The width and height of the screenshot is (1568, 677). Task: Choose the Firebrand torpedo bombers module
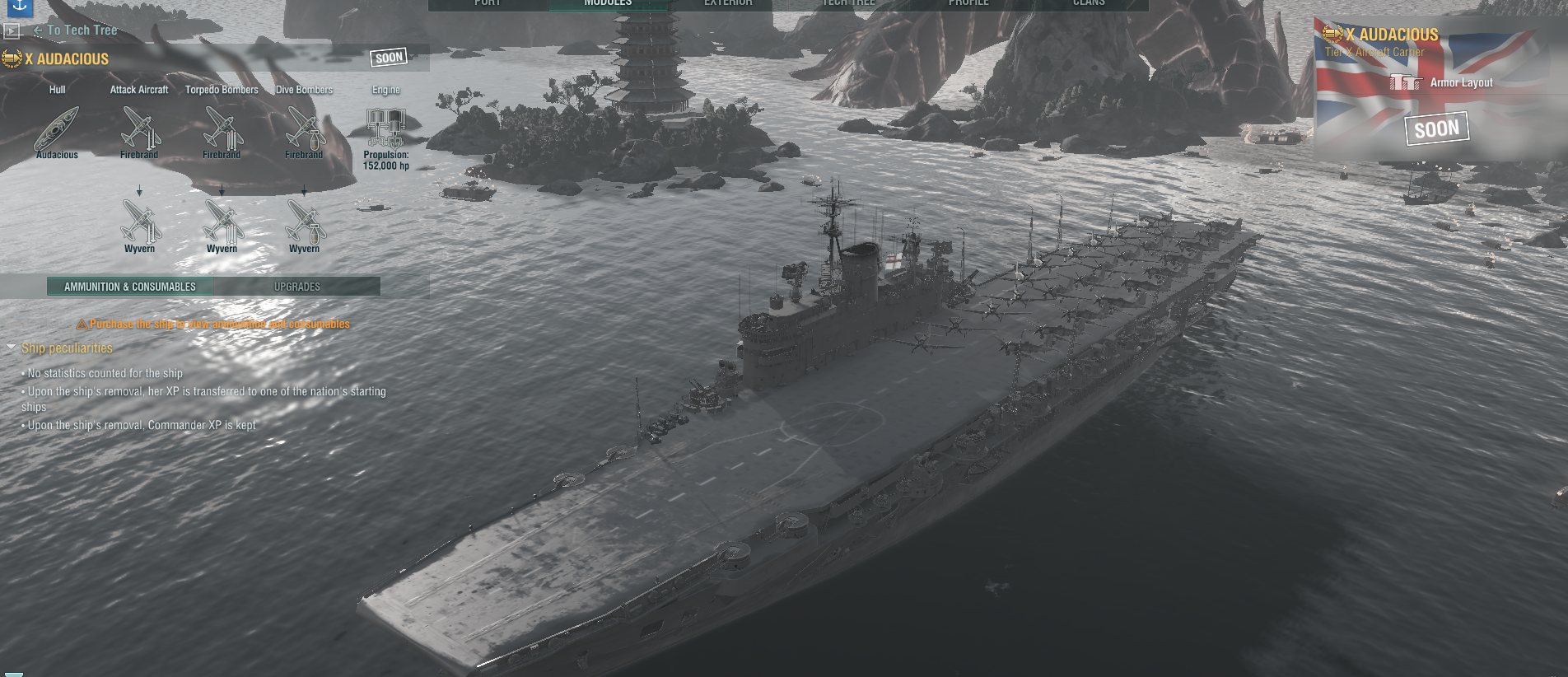click(222, 132)
